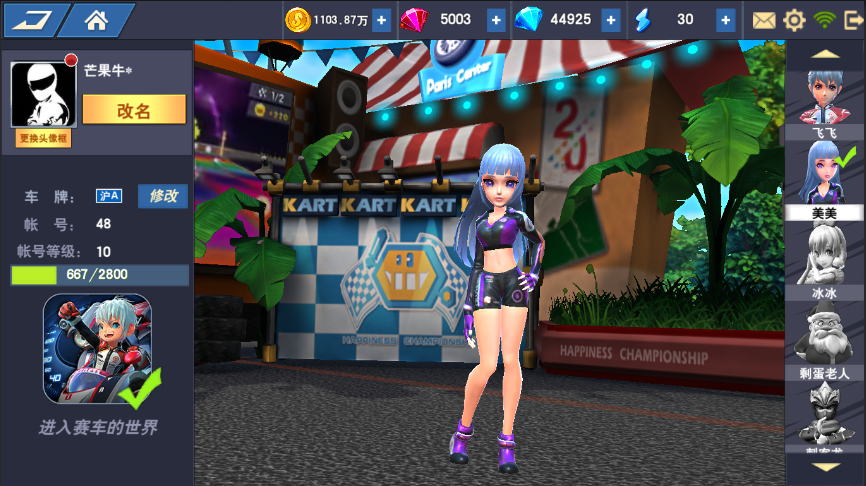This screenshot has height=486, width=866.
Task: Add more gold coins with the plus button
Action: pos(381,20)
